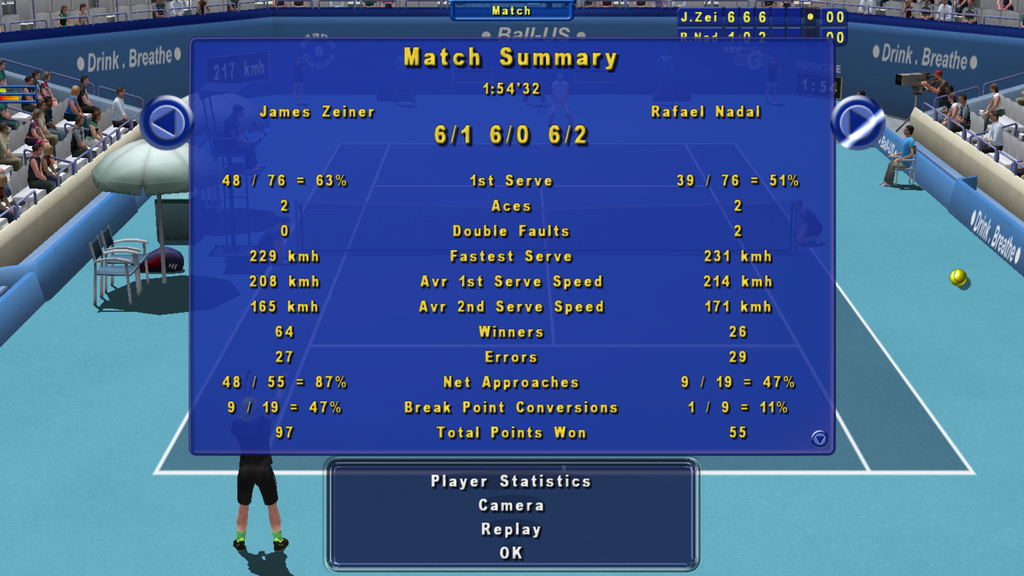Confirm with the OK option
Screen dimensions: 1024x576
coord(511,552)
